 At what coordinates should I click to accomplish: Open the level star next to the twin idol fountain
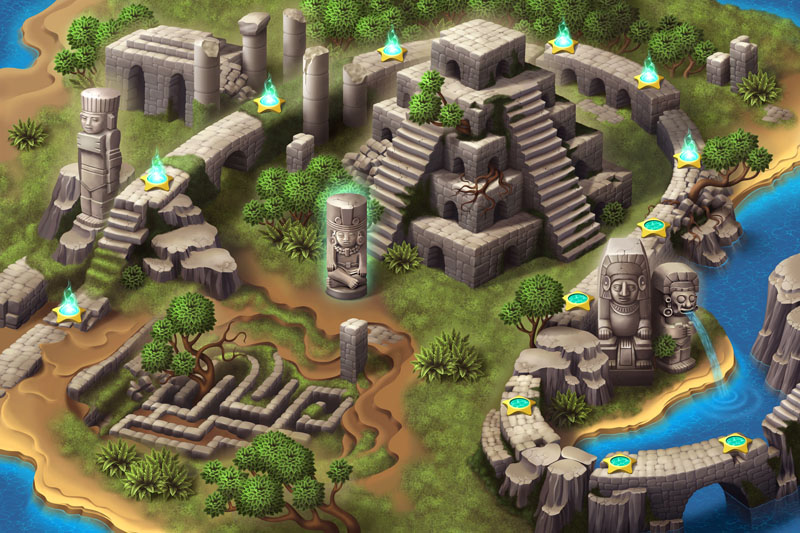578,299
